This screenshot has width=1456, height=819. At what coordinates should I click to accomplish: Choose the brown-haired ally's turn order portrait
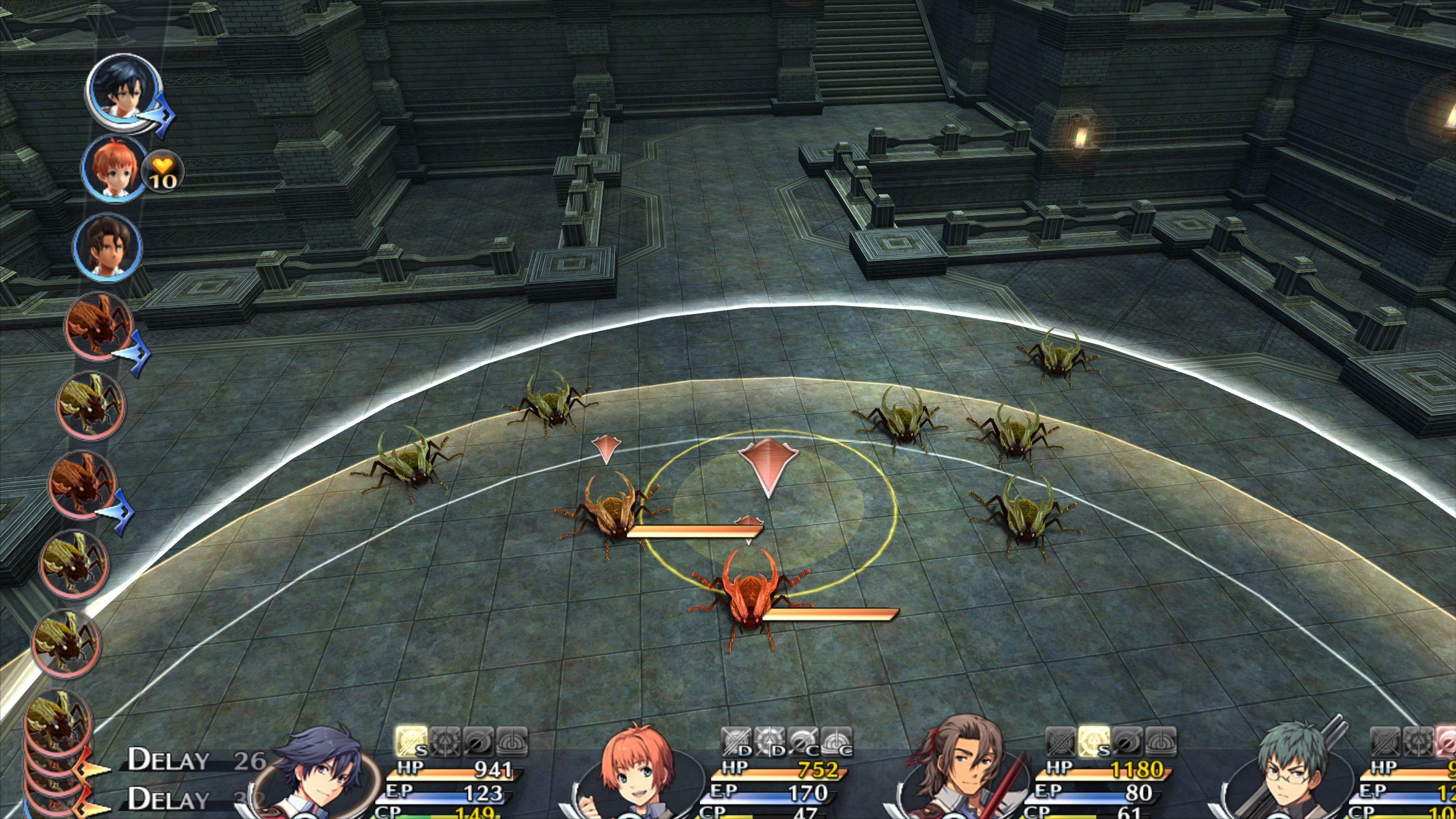(x=108, y=247)
